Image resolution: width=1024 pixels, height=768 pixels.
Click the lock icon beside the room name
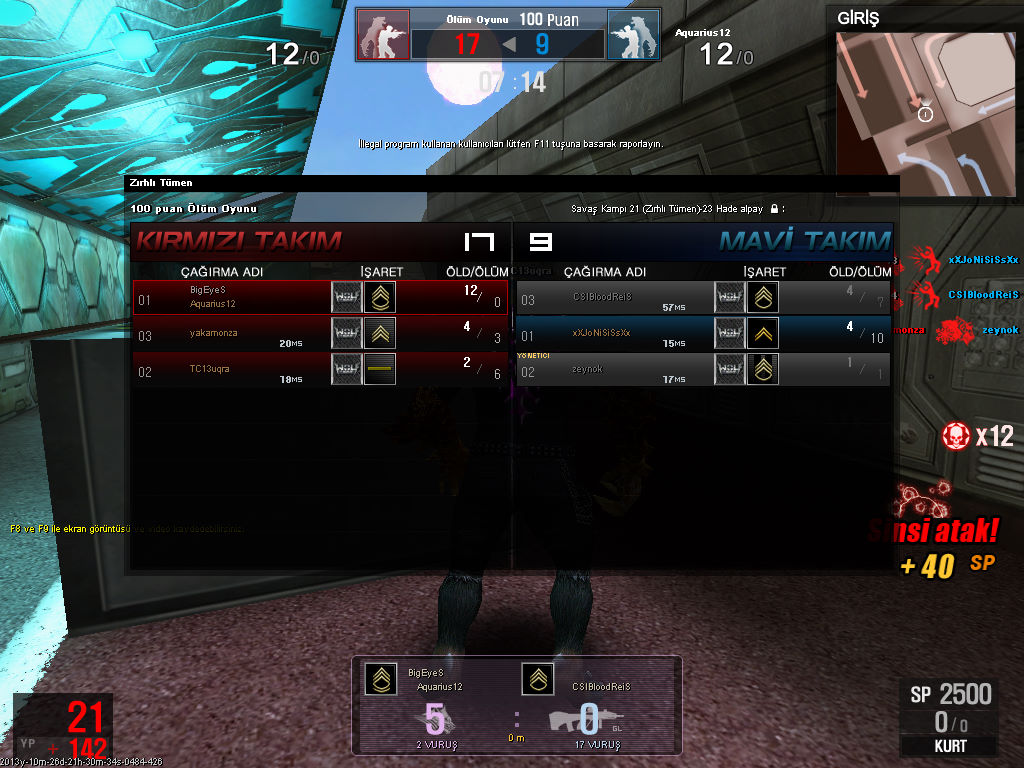click(x=773, y=209)
